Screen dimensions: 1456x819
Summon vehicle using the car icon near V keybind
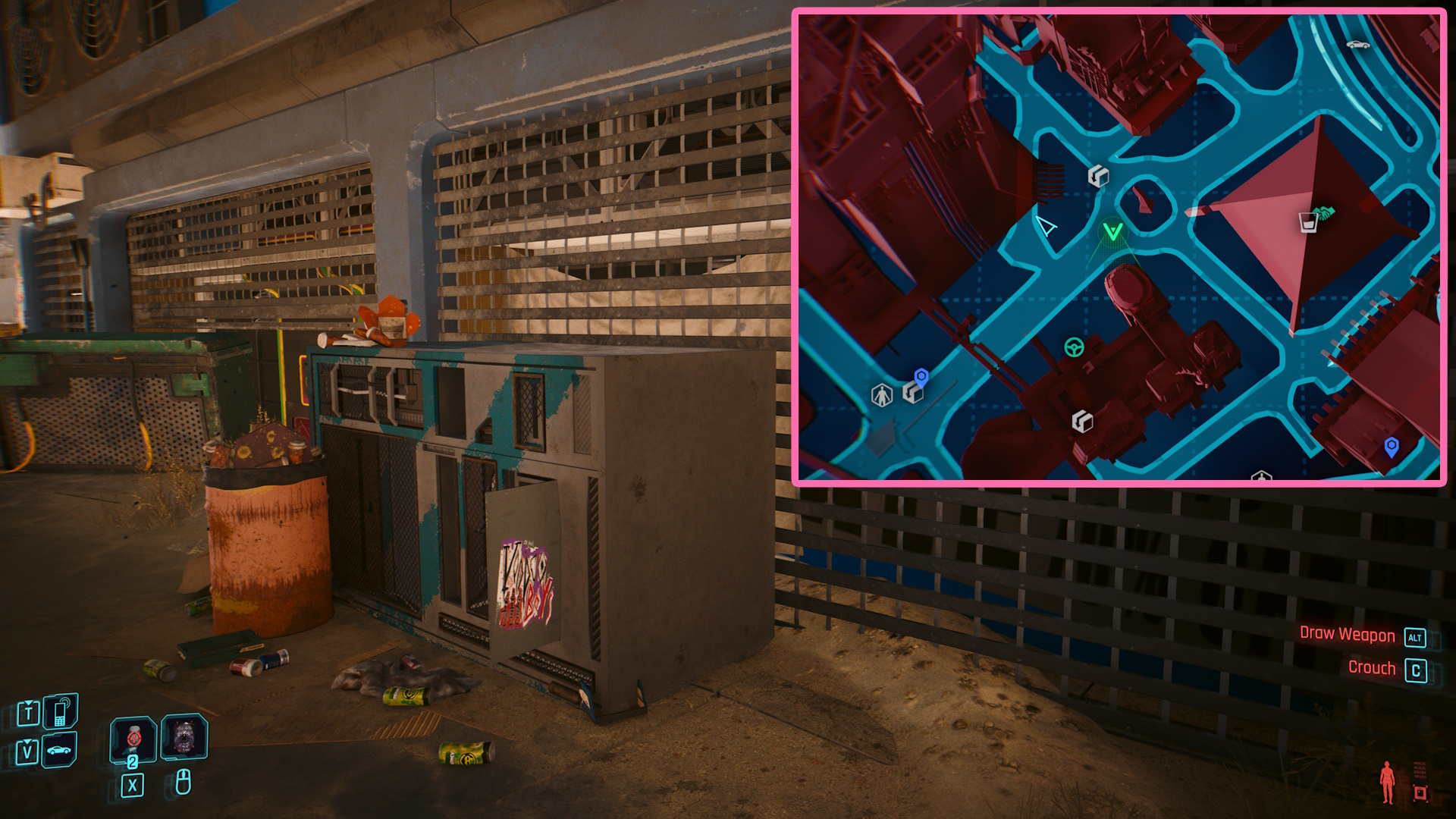pyautogui.click(x=58, y=750)
